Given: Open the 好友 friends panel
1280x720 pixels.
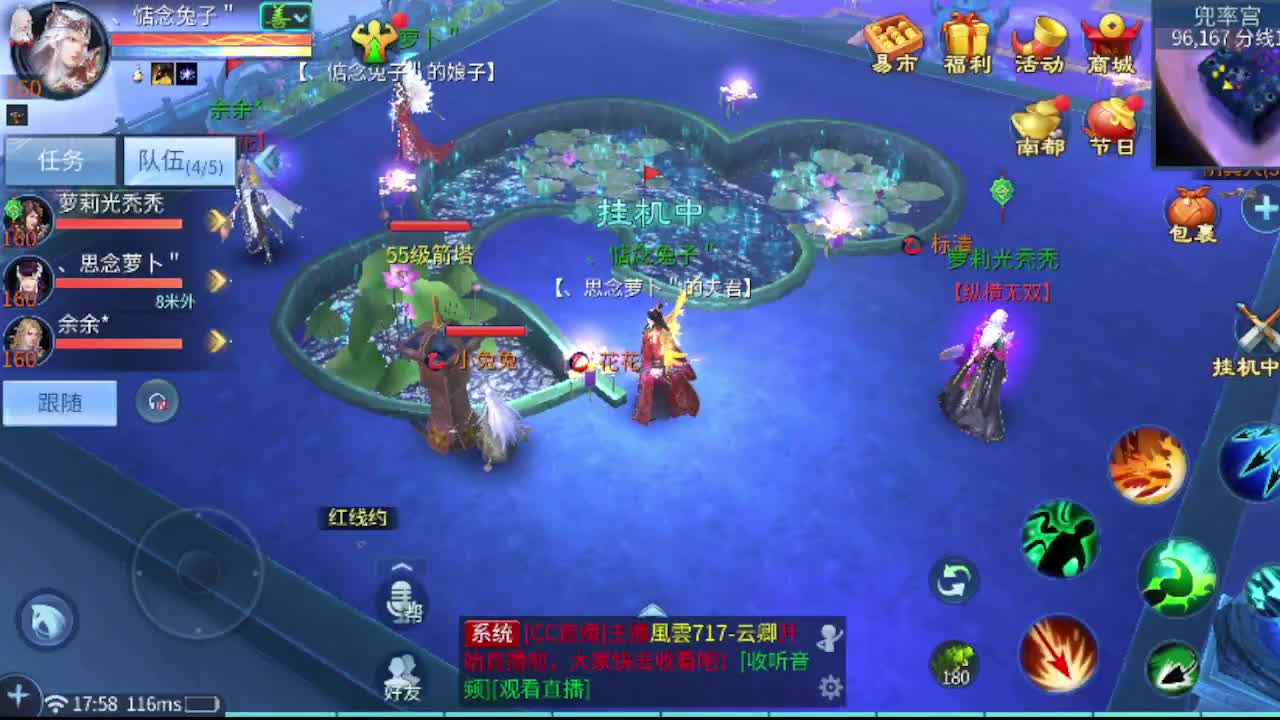Looking at the screenshot, I should pyautogui.click(x=403, y=668).
